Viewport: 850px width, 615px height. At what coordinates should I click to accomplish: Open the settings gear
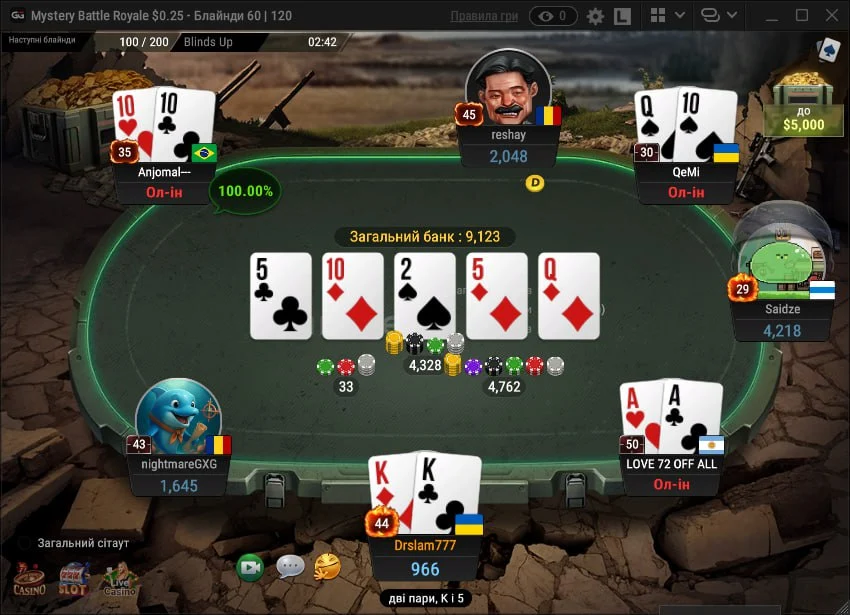pyautogui.click(x=595, y=16)
